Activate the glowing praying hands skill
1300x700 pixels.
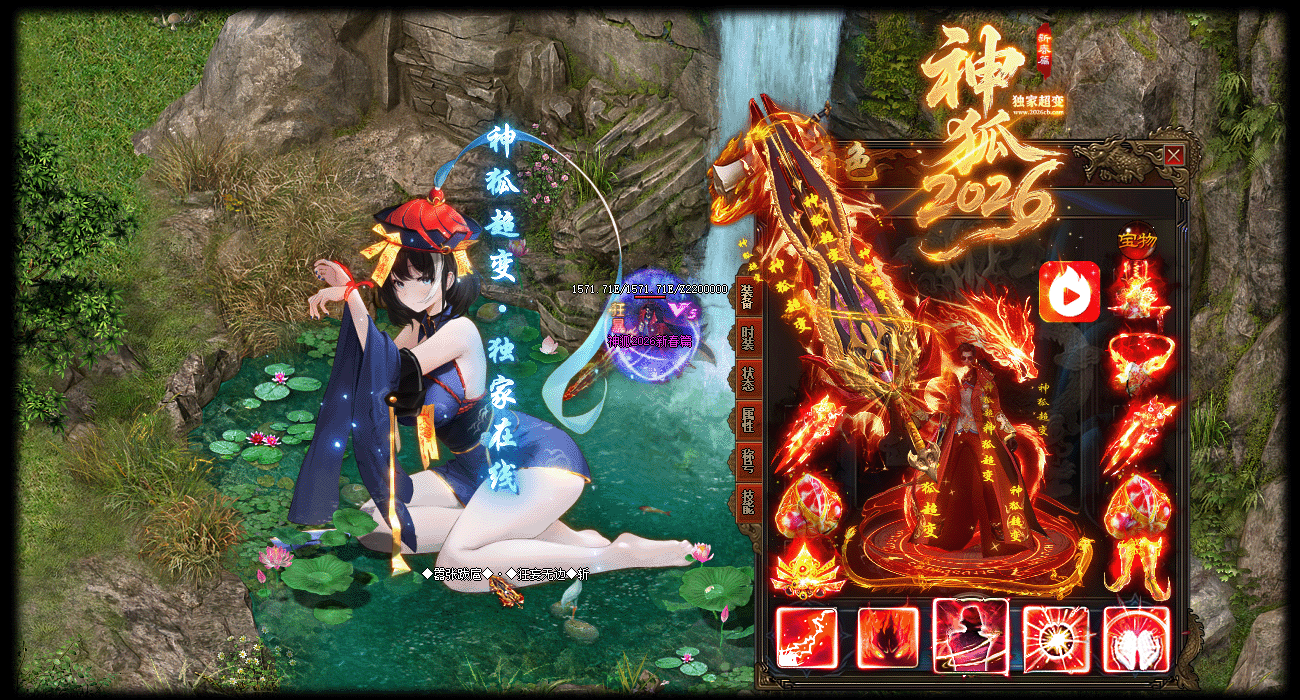(1136, 637)
